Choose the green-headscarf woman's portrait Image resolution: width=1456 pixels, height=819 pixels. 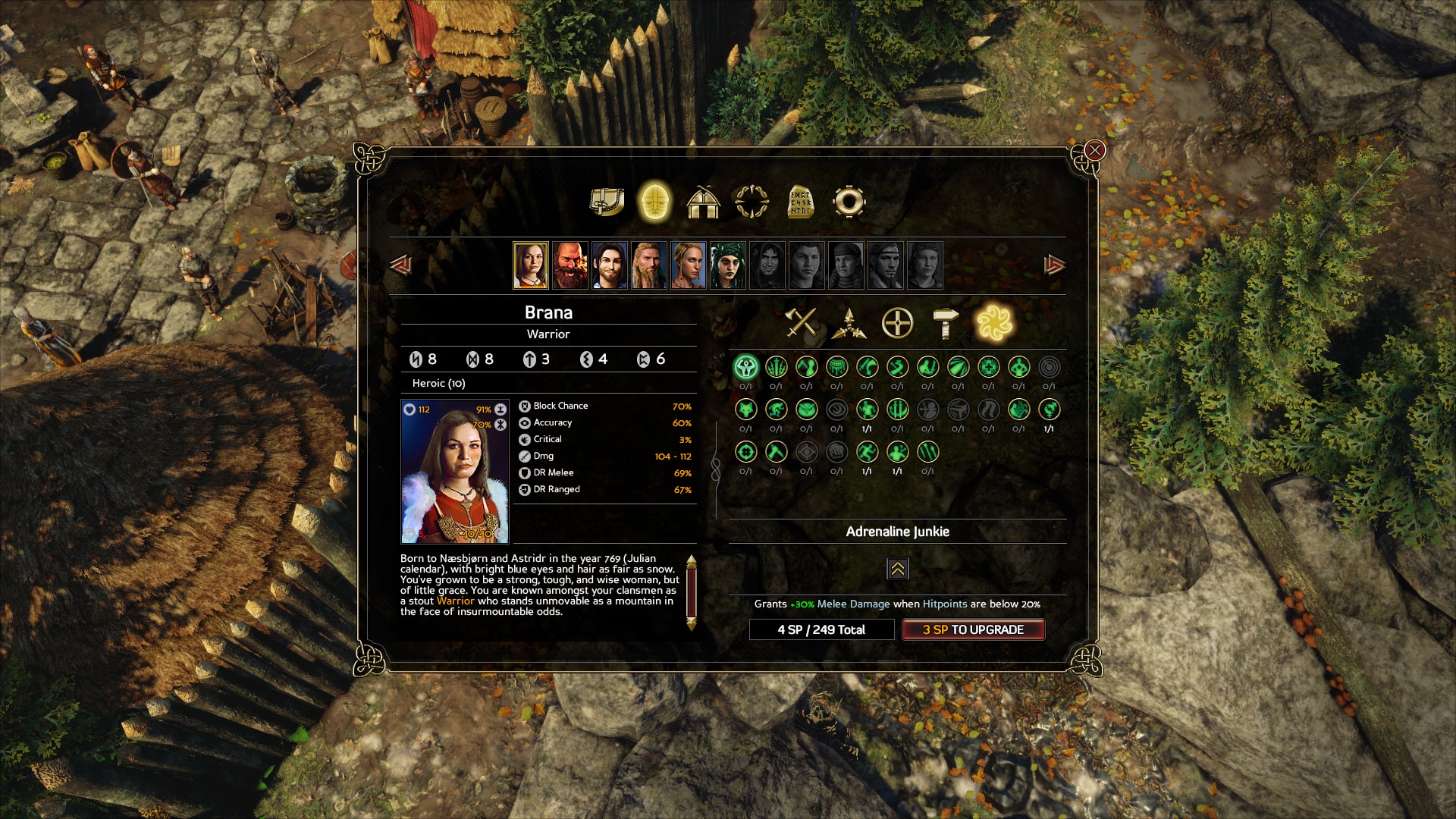click(x=728, y=265)
